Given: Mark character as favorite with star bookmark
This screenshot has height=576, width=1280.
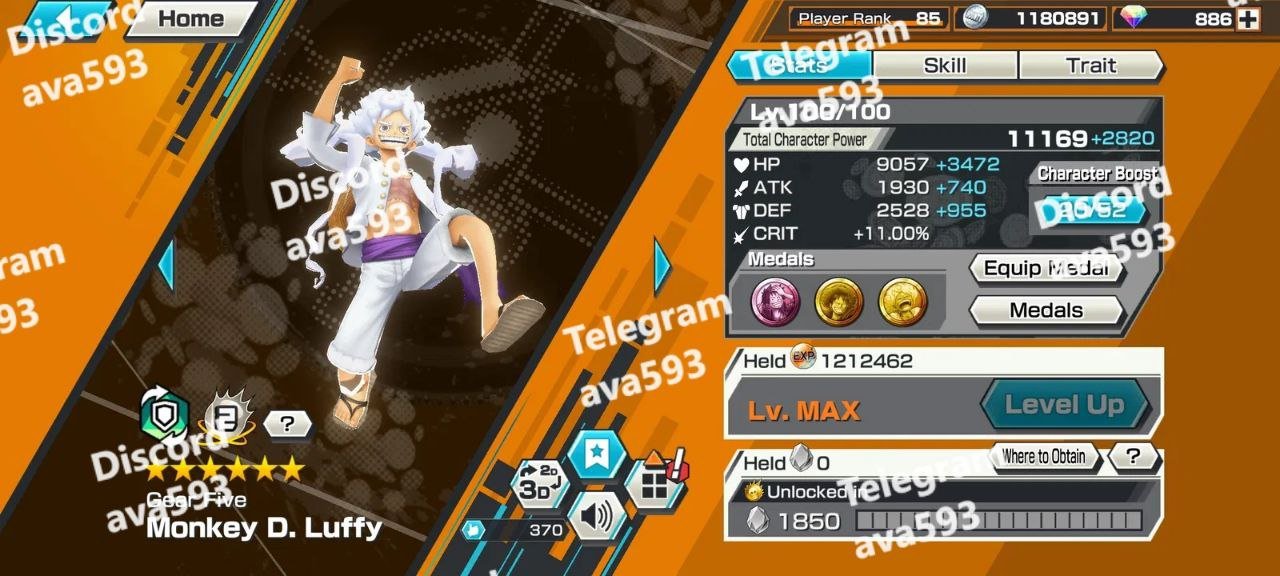Looking at the screenshot, I should click(x=597, y=455).
